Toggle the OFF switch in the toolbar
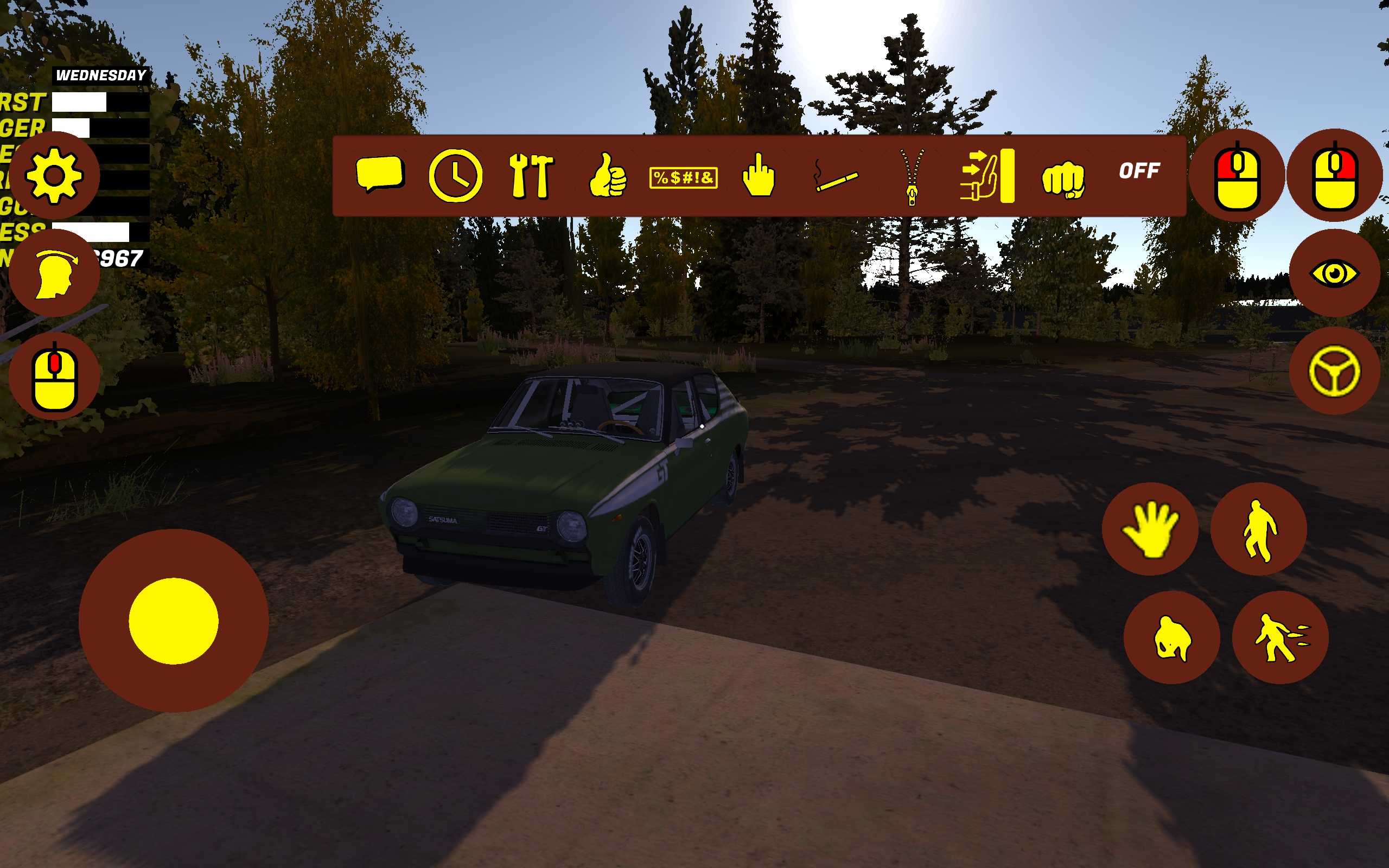The image size is (1389, 868). pos(1139,171)
